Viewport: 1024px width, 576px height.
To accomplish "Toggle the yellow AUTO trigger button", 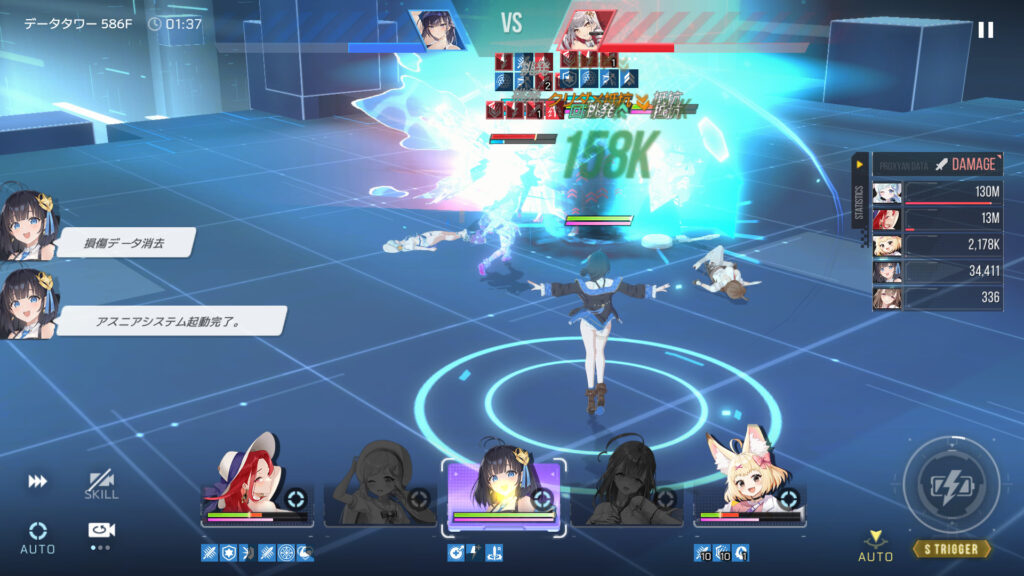I will [875, 545].
